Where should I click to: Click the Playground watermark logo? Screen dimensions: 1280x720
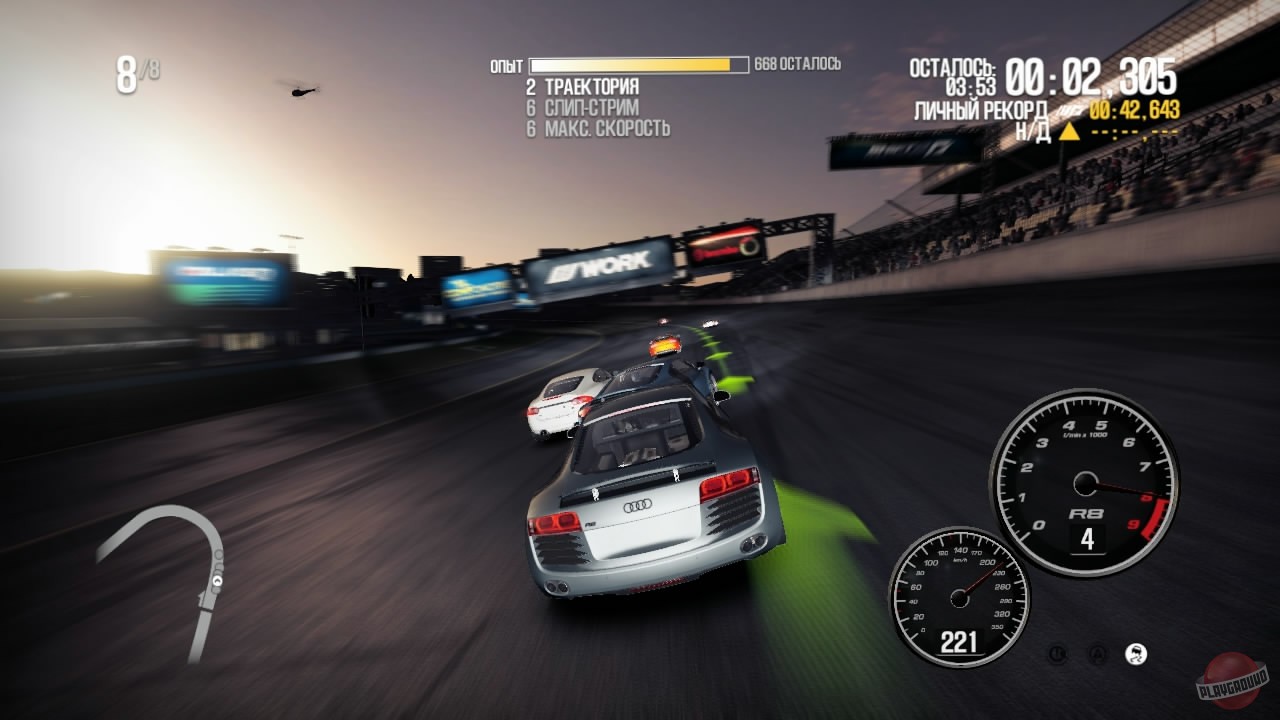[1233, 680]
